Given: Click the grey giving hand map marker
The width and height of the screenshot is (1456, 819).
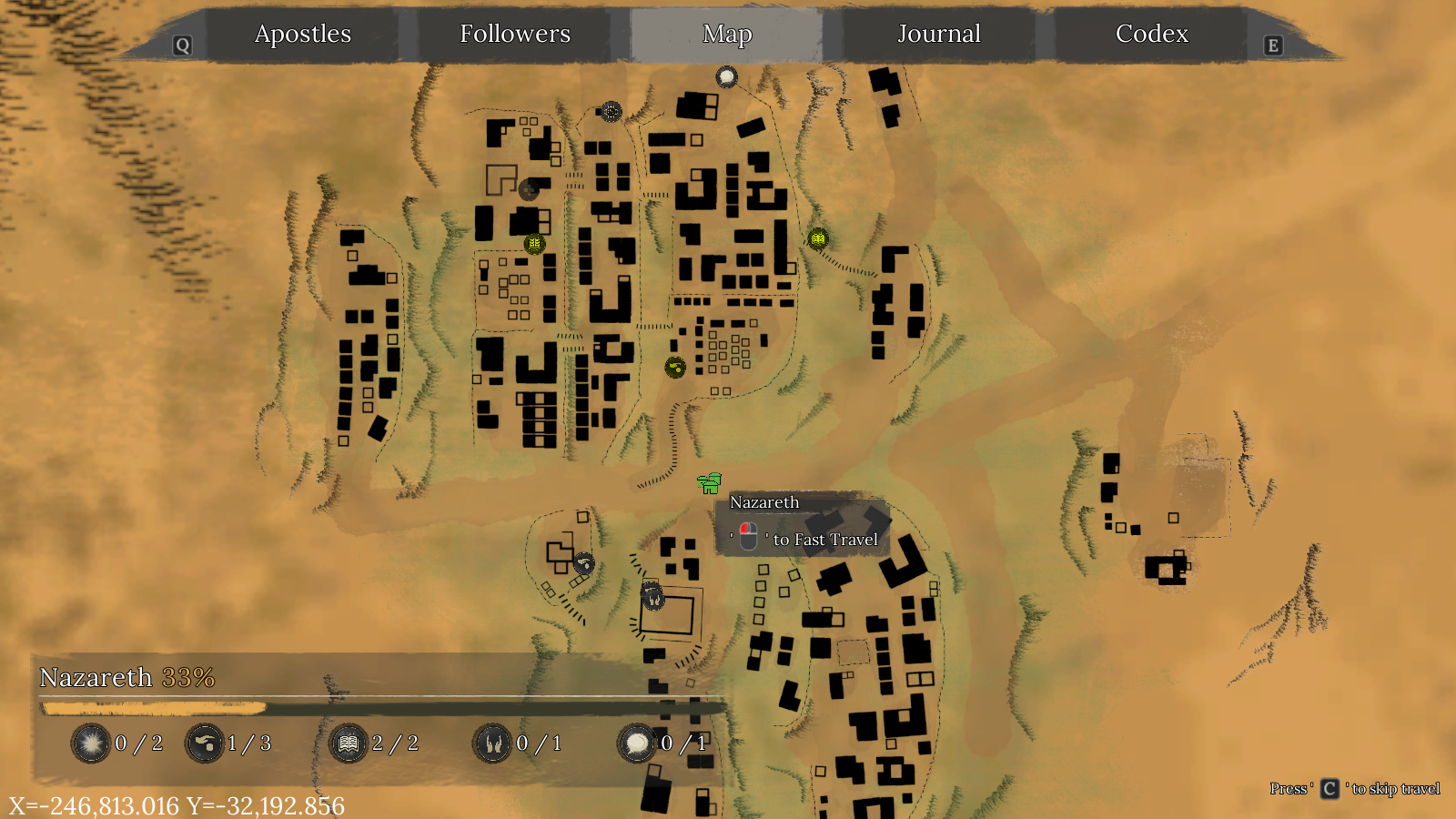Looking at the screenshot, I should click(584, 564).
